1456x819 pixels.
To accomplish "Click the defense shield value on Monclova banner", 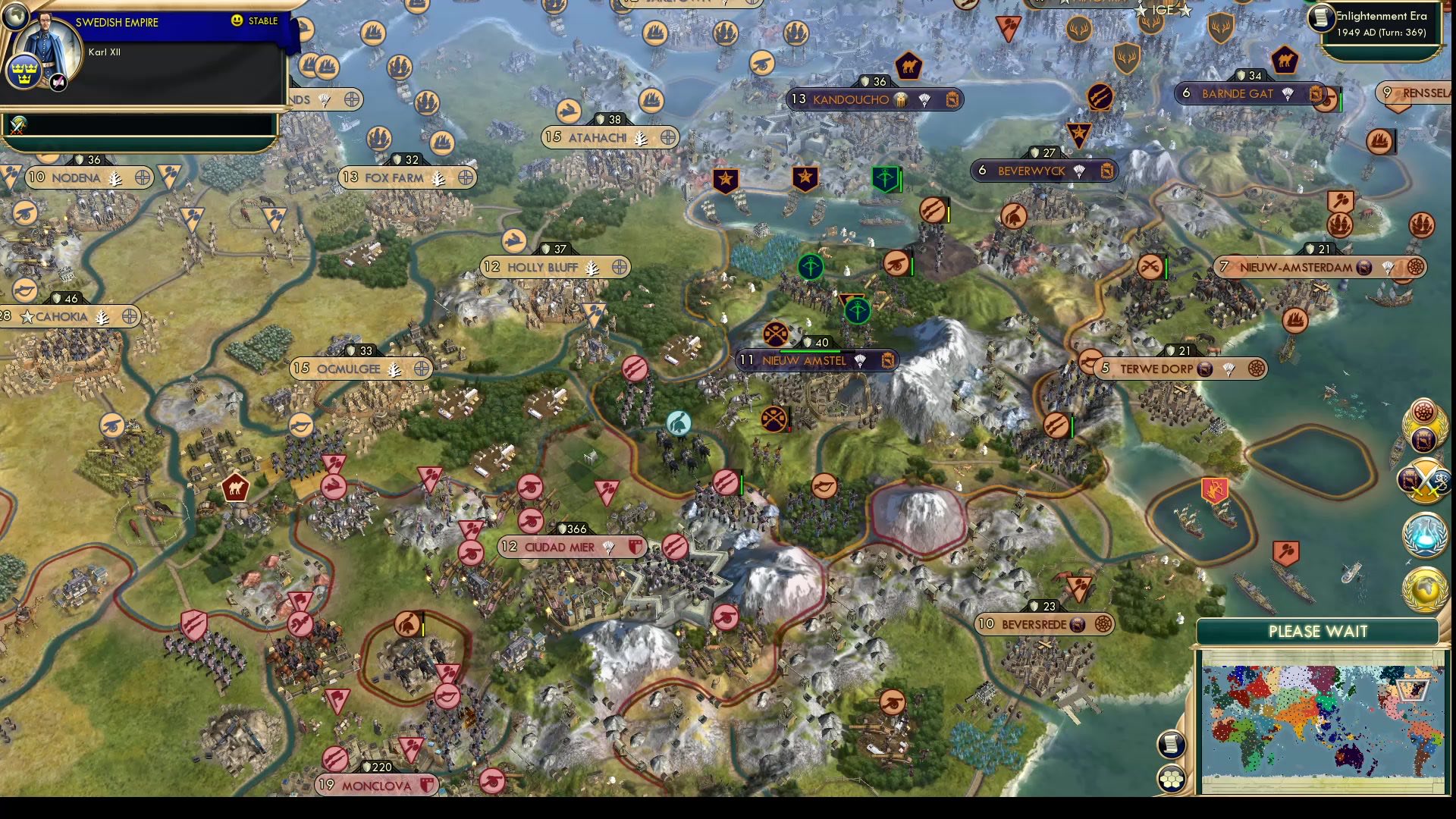I will pos(377,766).
